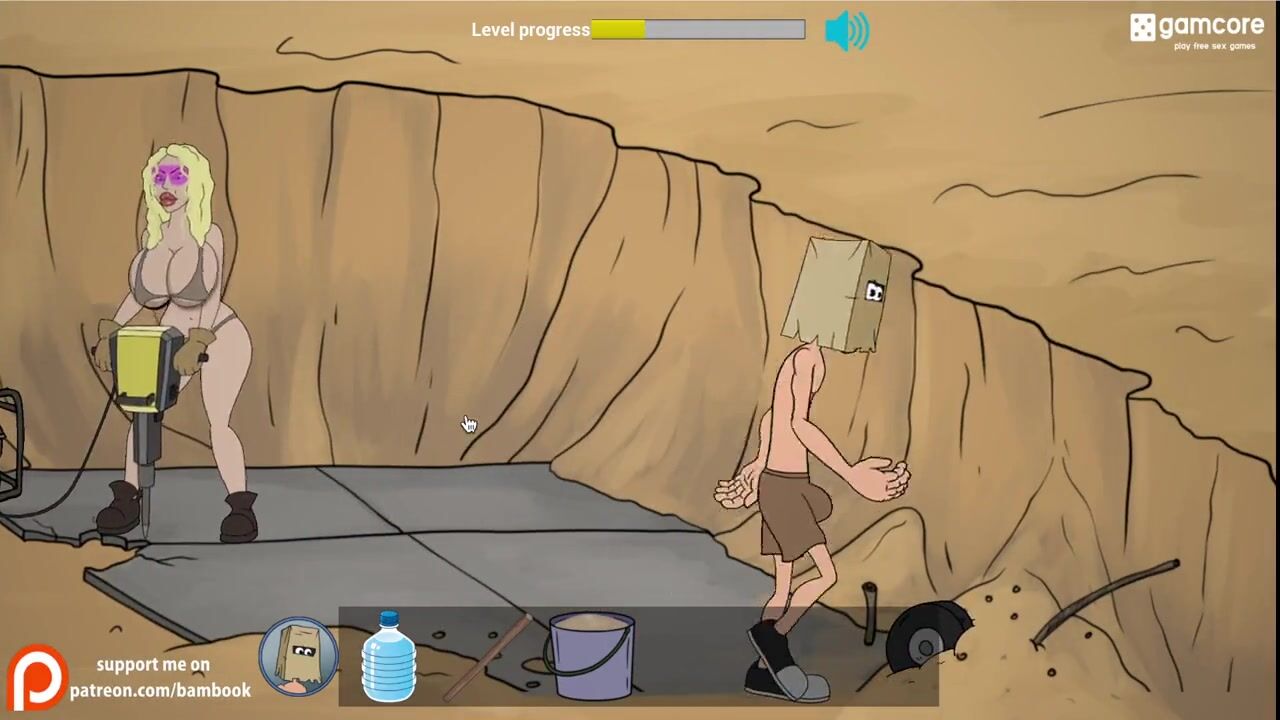
Task: Choose the purple sand bucket
Action: [x=591, y=656]
